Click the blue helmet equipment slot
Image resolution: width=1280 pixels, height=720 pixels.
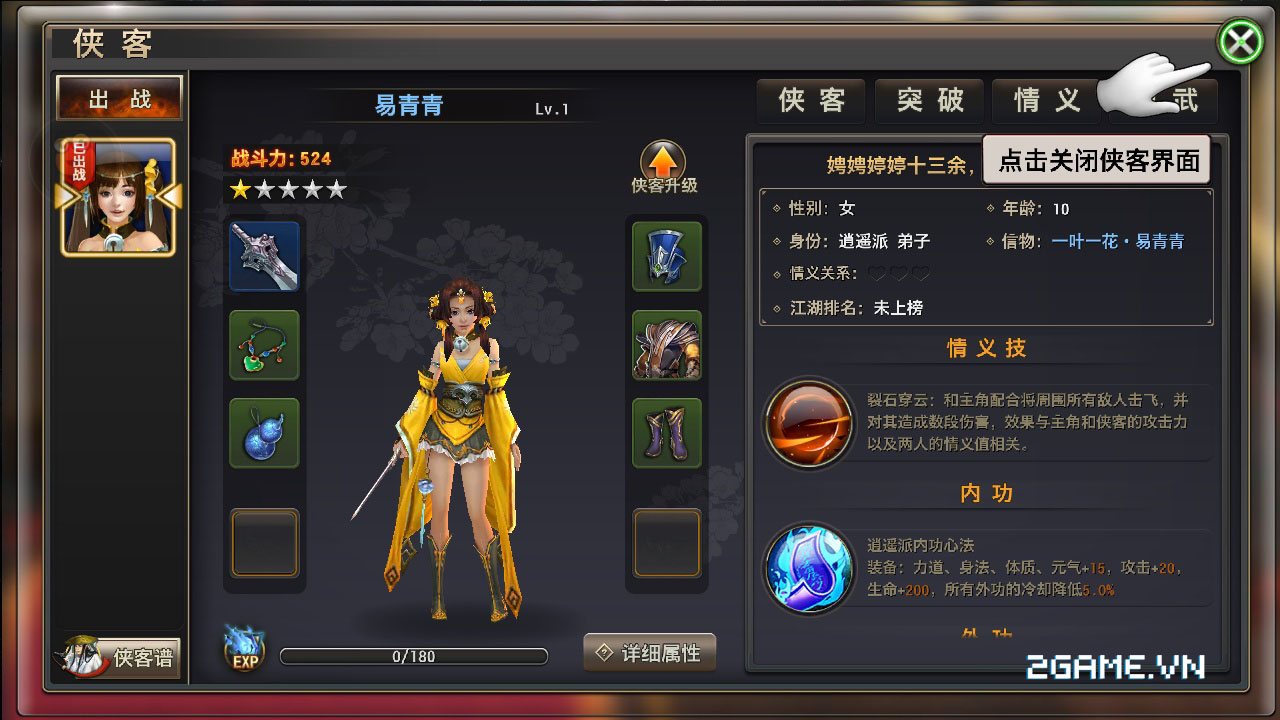tap(666, 256)
